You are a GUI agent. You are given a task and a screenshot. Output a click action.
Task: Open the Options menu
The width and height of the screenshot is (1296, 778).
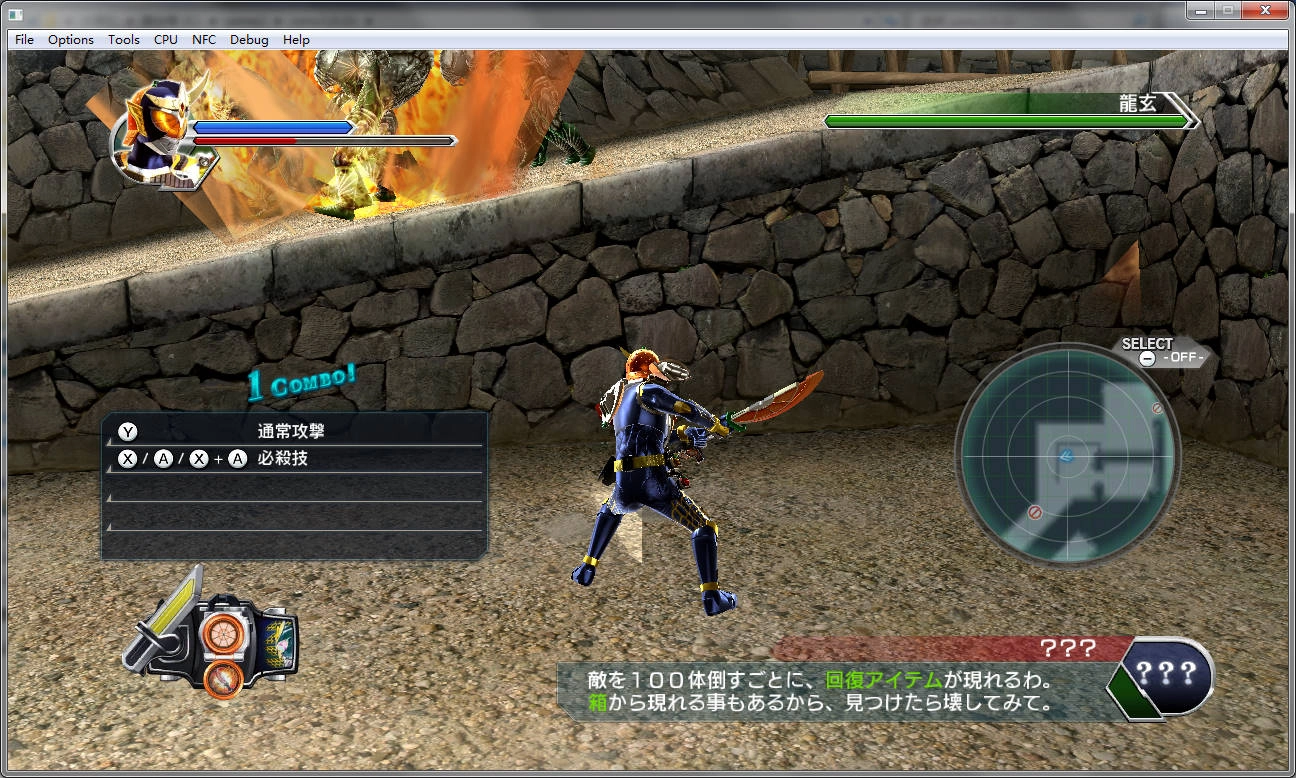pos(70,39)
